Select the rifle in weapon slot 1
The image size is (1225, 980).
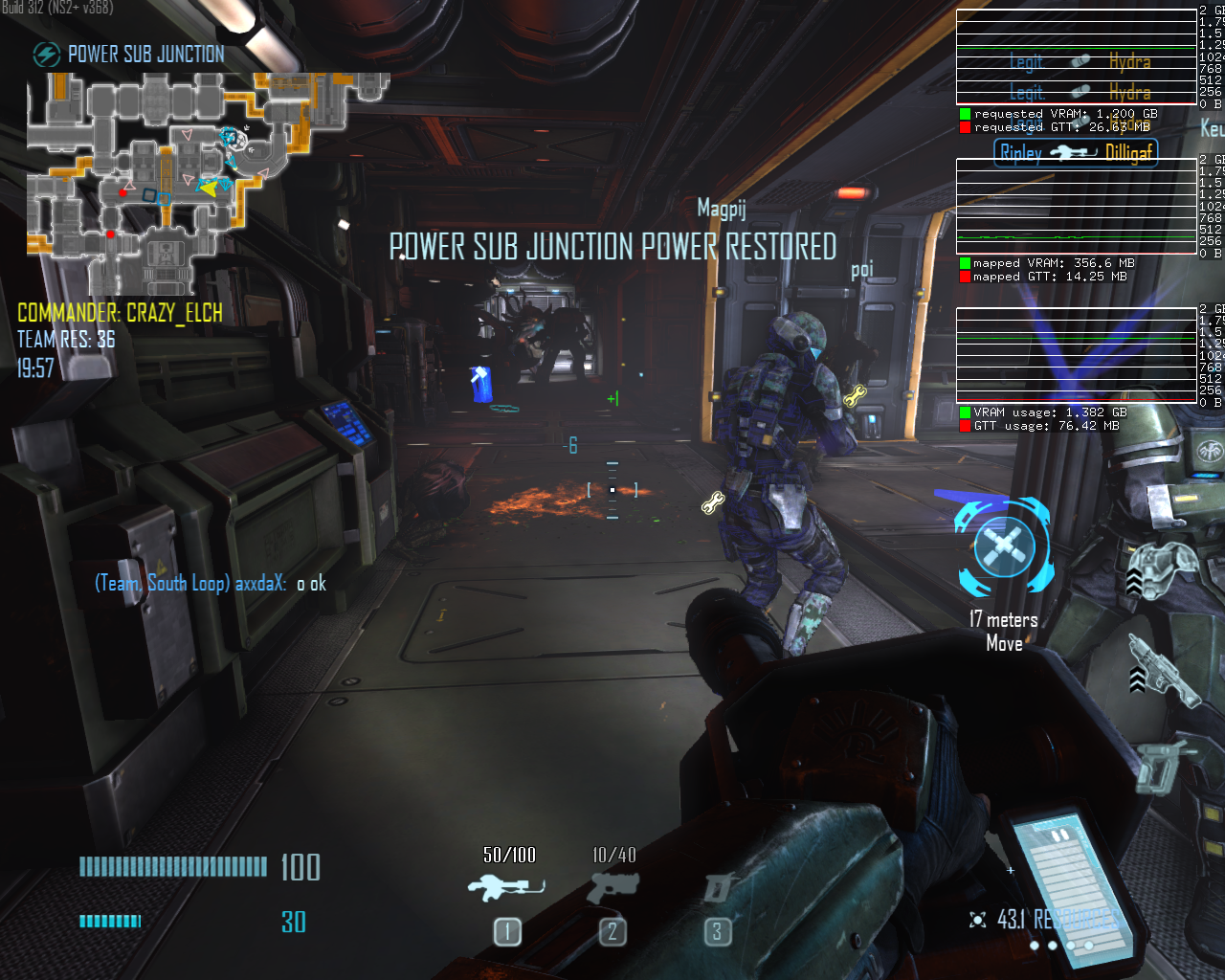[506, 889]
